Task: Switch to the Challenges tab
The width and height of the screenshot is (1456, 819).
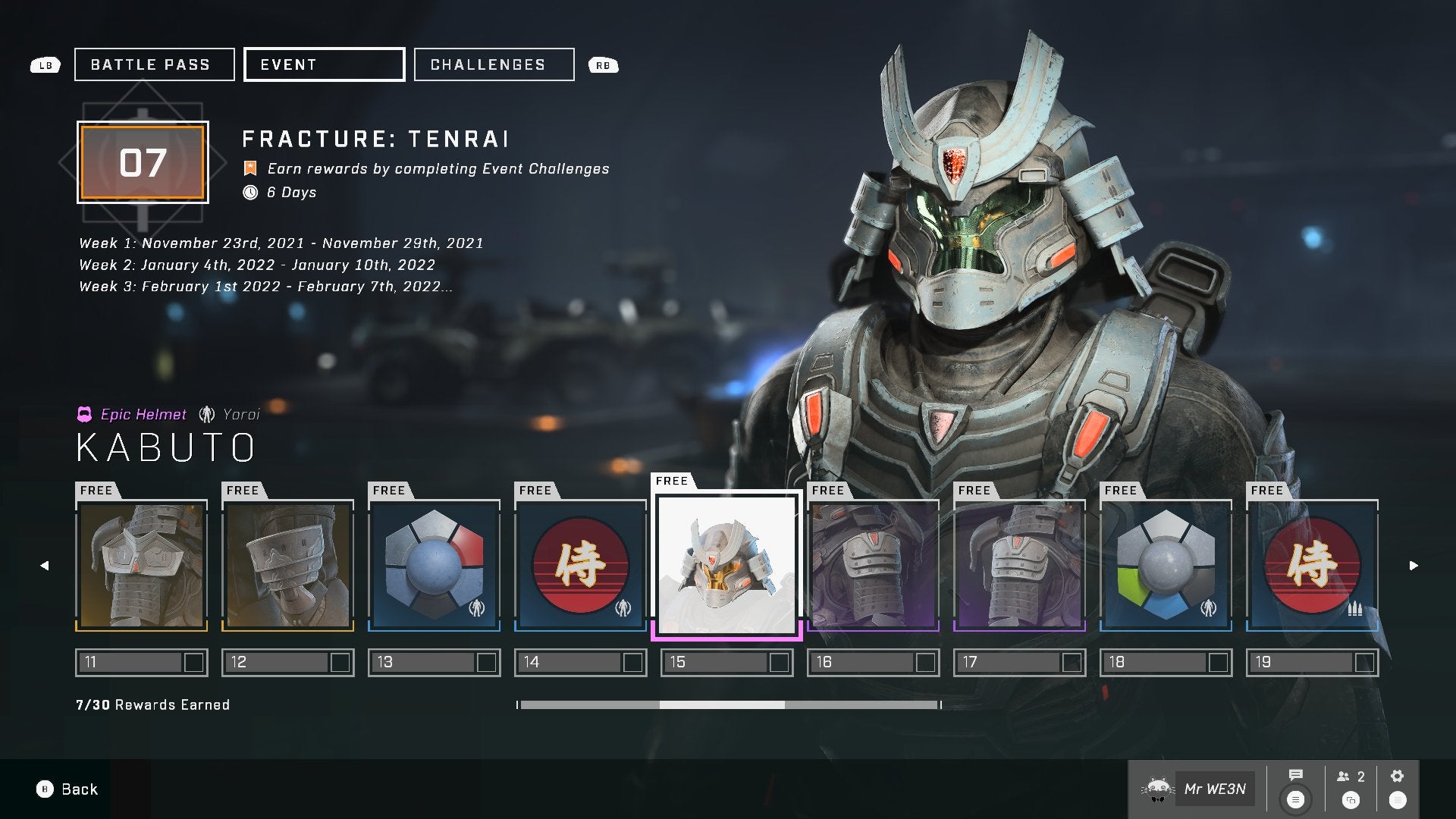Action: point(493,64)
